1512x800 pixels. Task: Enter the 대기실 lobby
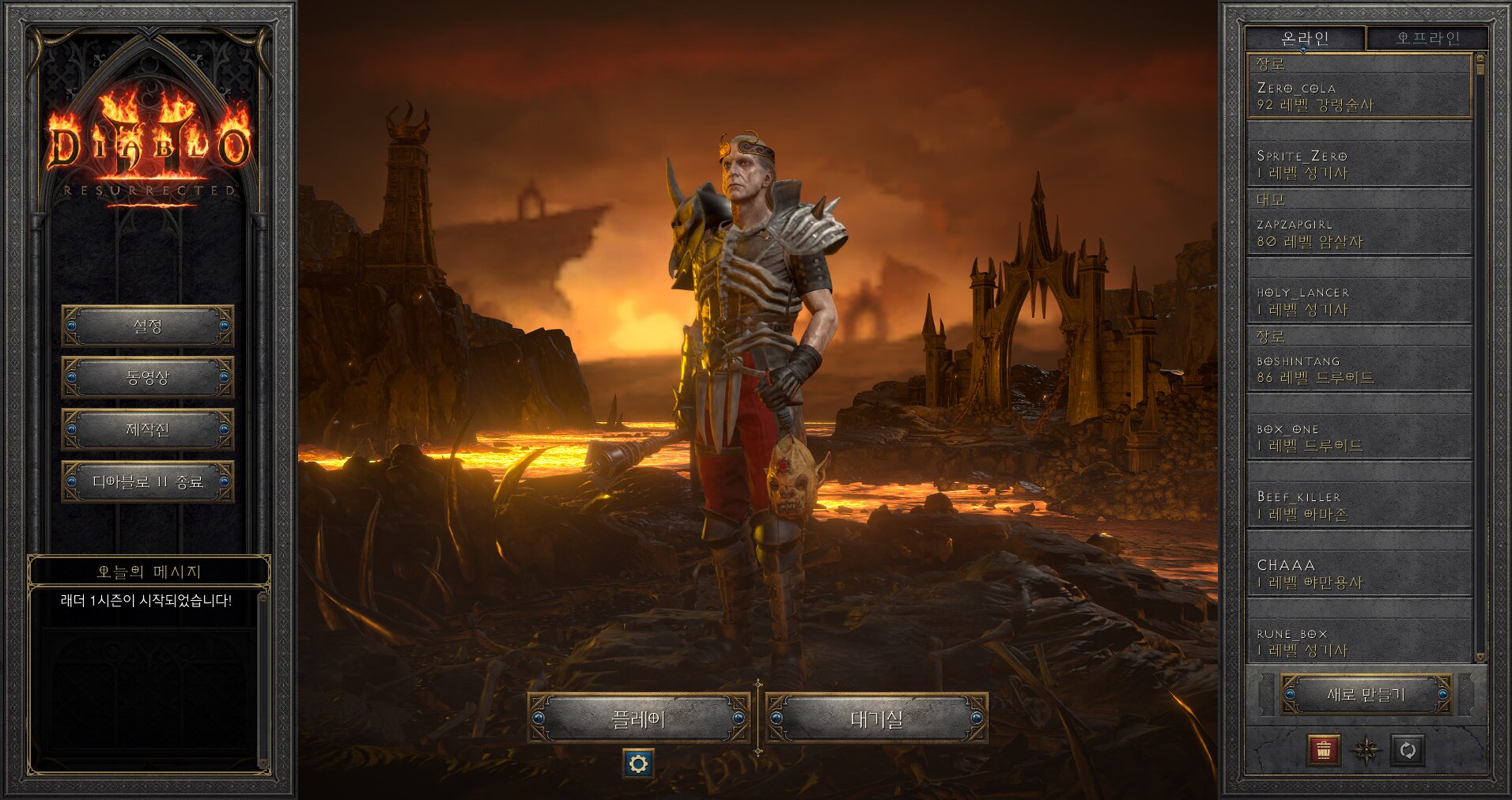click(x=876, y=719)
